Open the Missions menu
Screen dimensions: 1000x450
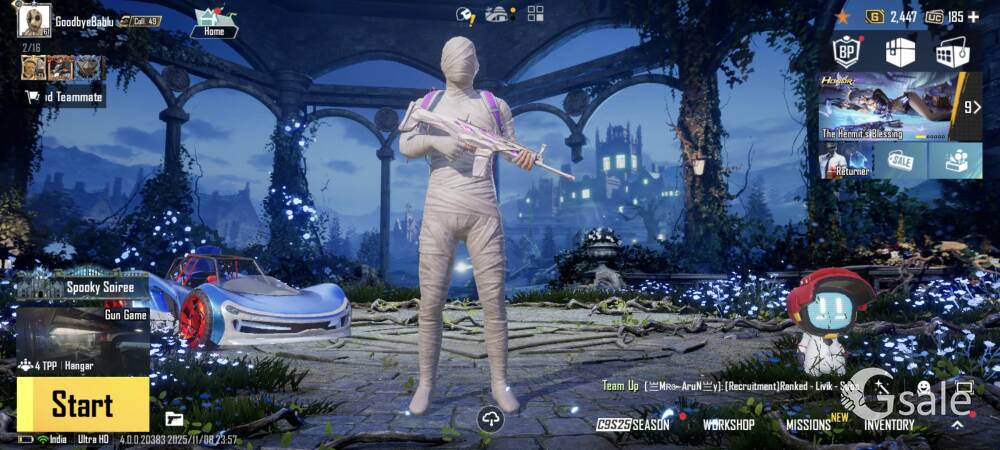pos(810,424)
